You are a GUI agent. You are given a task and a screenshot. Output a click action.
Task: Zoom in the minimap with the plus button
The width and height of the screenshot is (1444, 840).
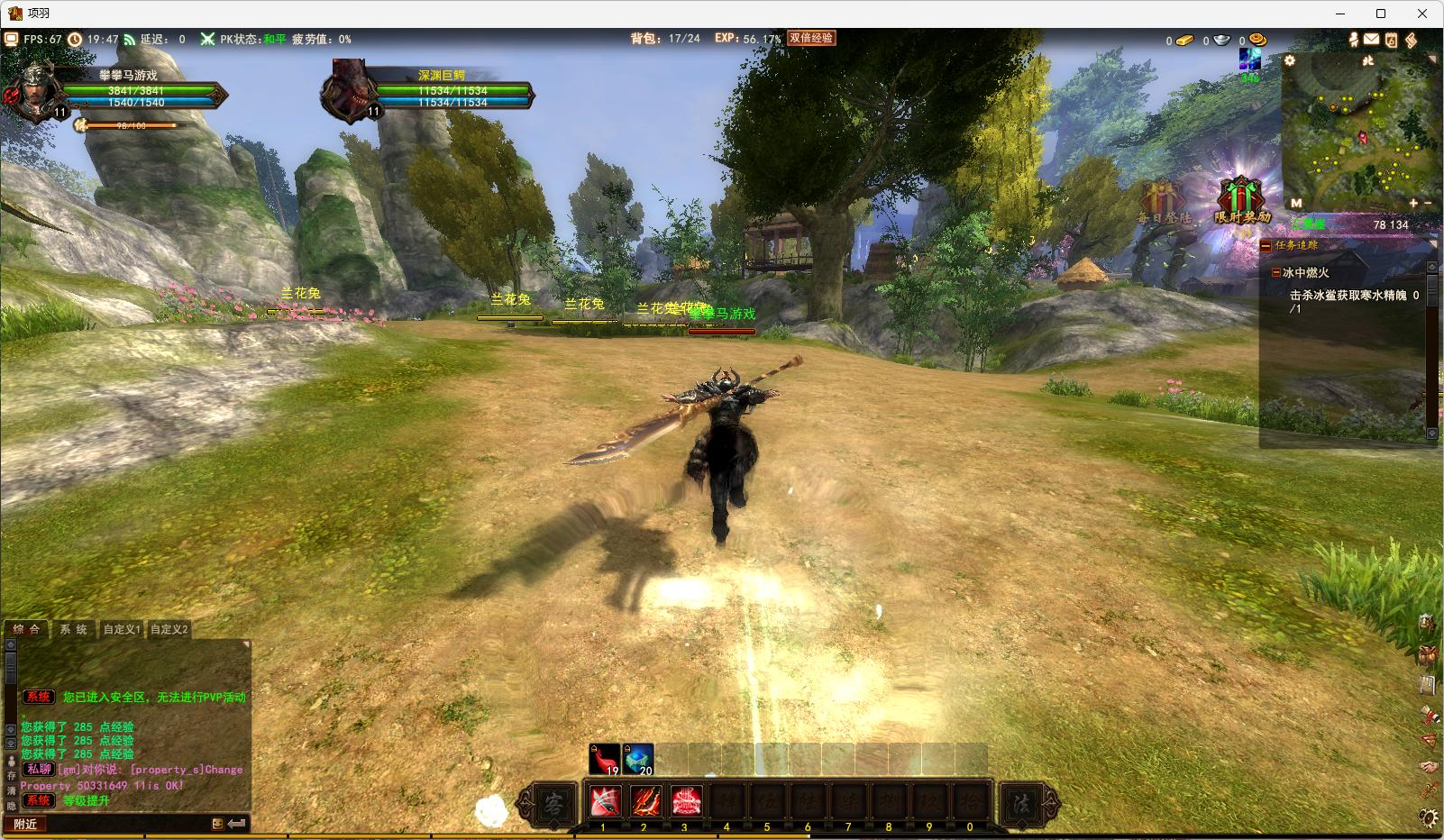coord(1413,204)
